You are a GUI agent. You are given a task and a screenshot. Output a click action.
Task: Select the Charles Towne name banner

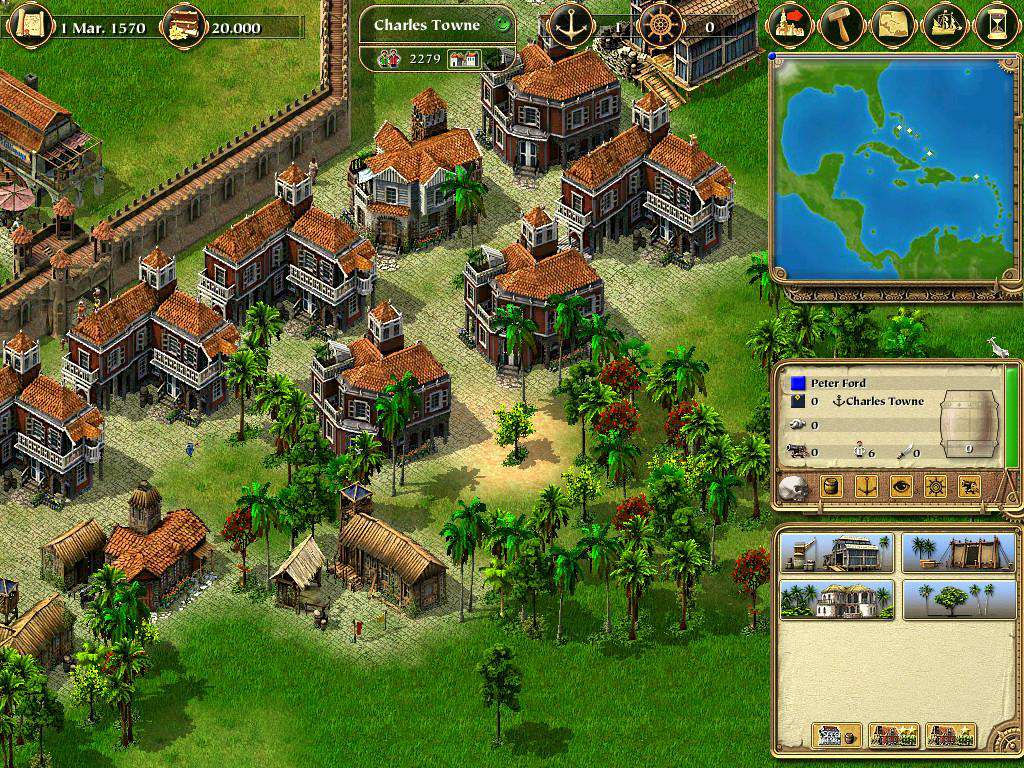[428, 25]
